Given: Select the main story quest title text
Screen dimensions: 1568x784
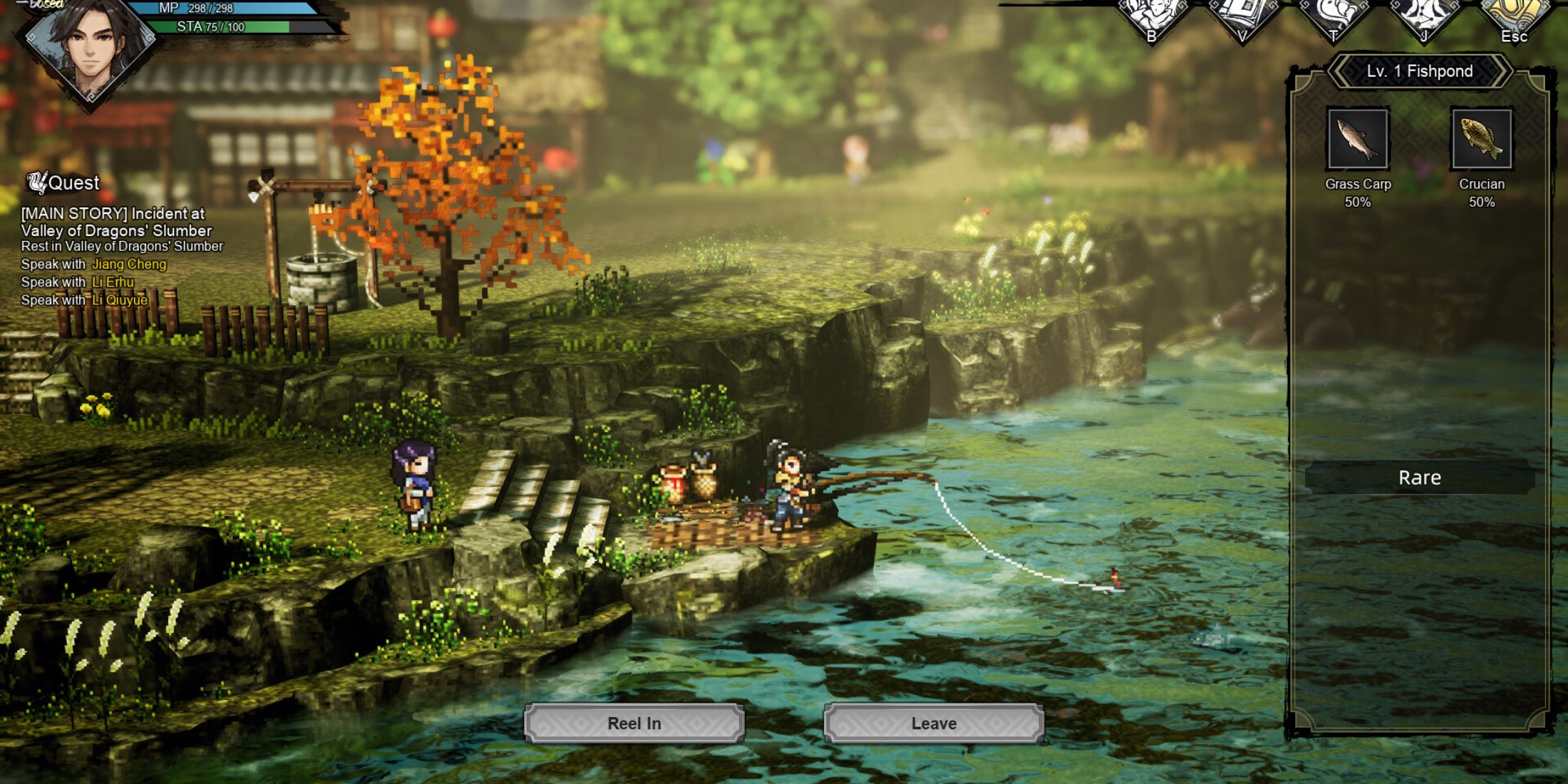Looking at the screenshot, I should [x=113, y=221].
